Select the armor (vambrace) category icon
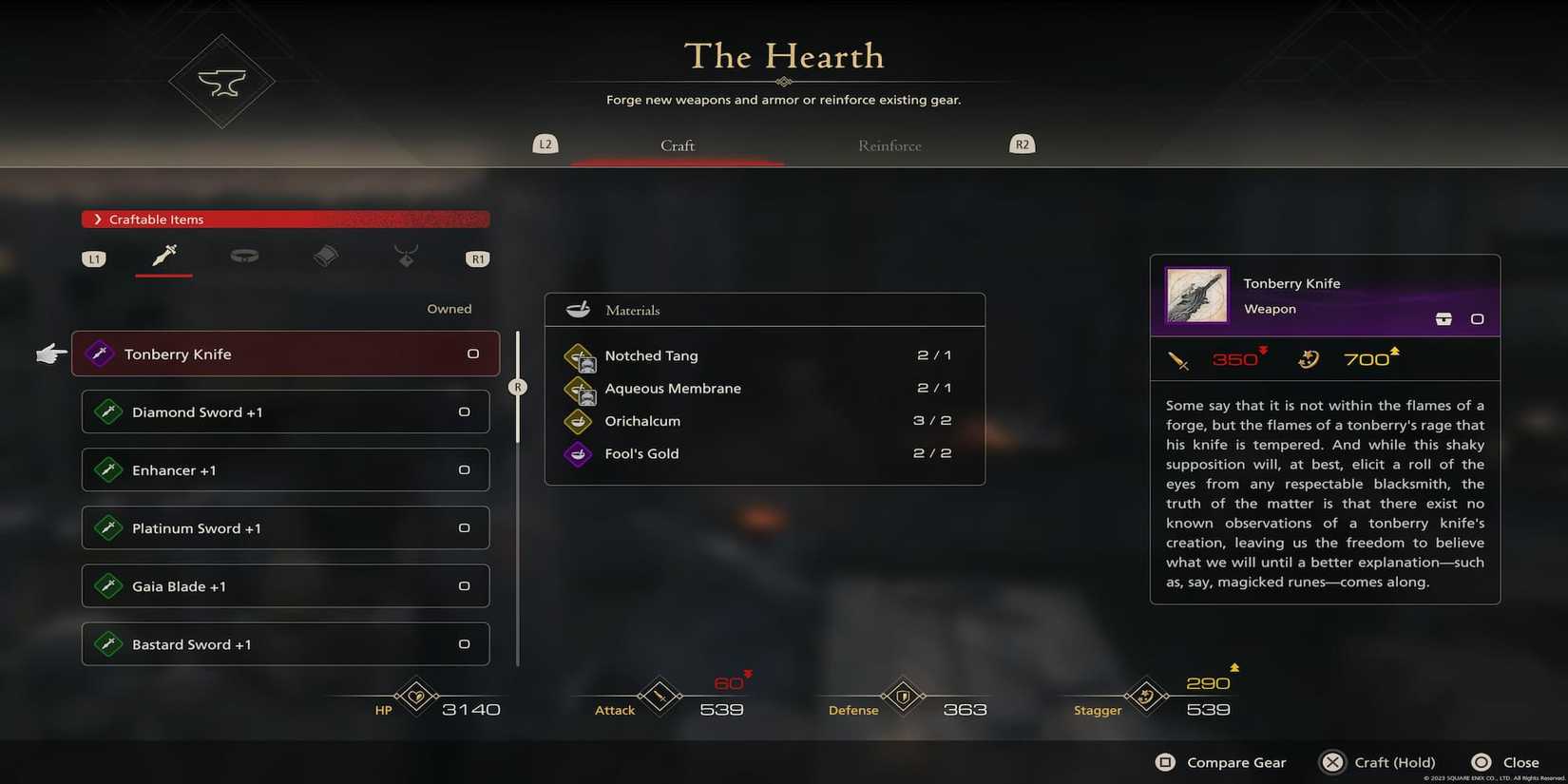Image resolution: width=1568 pixels, height=784 pixels. point(325,255)
